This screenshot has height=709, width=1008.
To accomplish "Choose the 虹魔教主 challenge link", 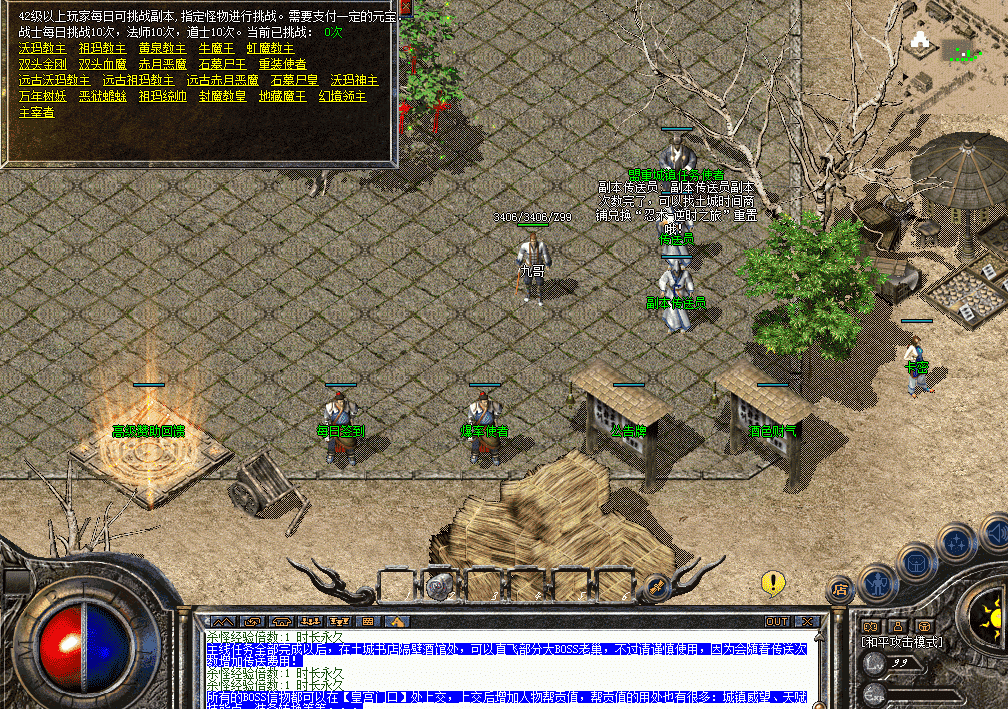I will click(270, 48).
